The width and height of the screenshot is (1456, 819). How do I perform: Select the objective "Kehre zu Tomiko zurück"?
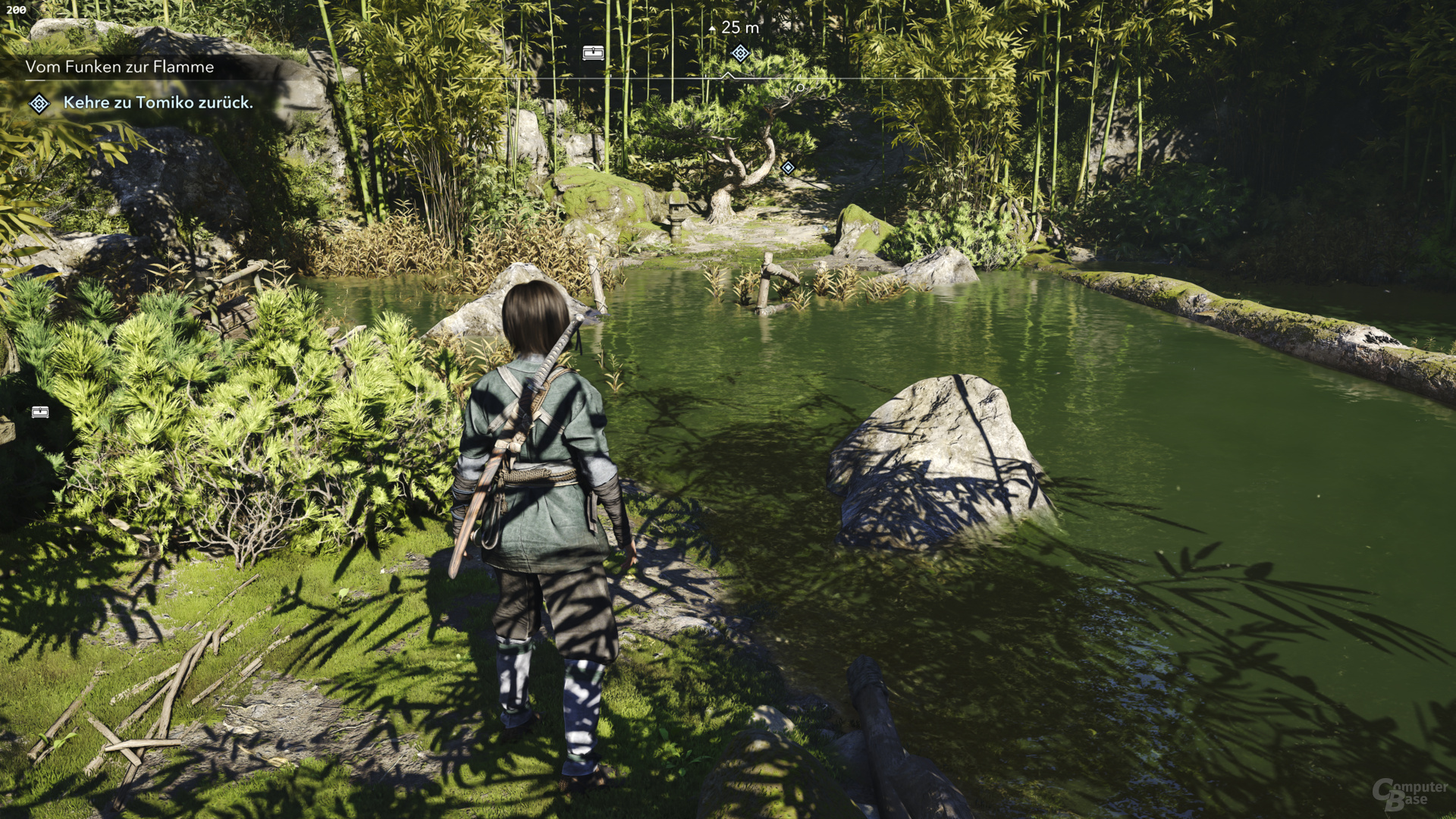pyautogui.click(x=158, y=102)
